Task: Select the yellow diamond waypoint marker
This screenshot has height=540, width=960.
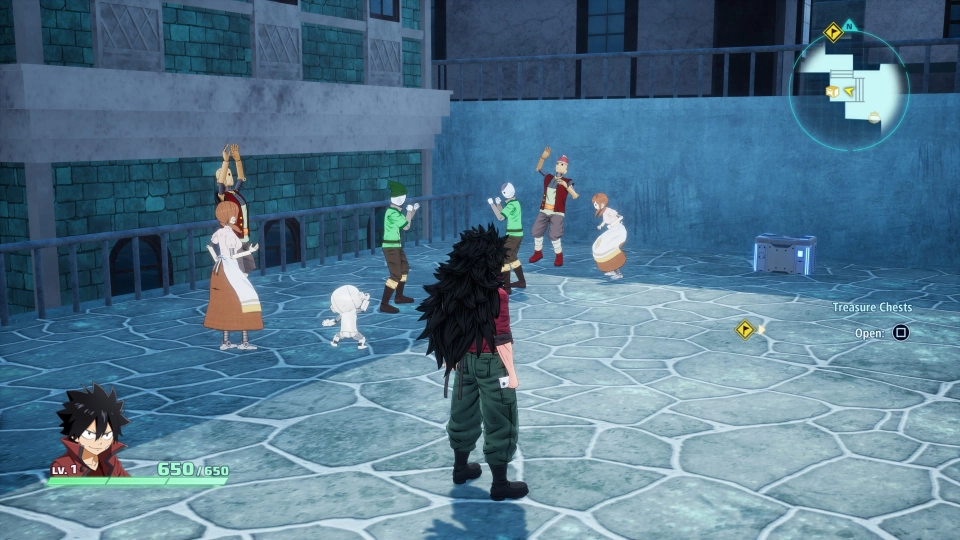Action: point(745,329)
